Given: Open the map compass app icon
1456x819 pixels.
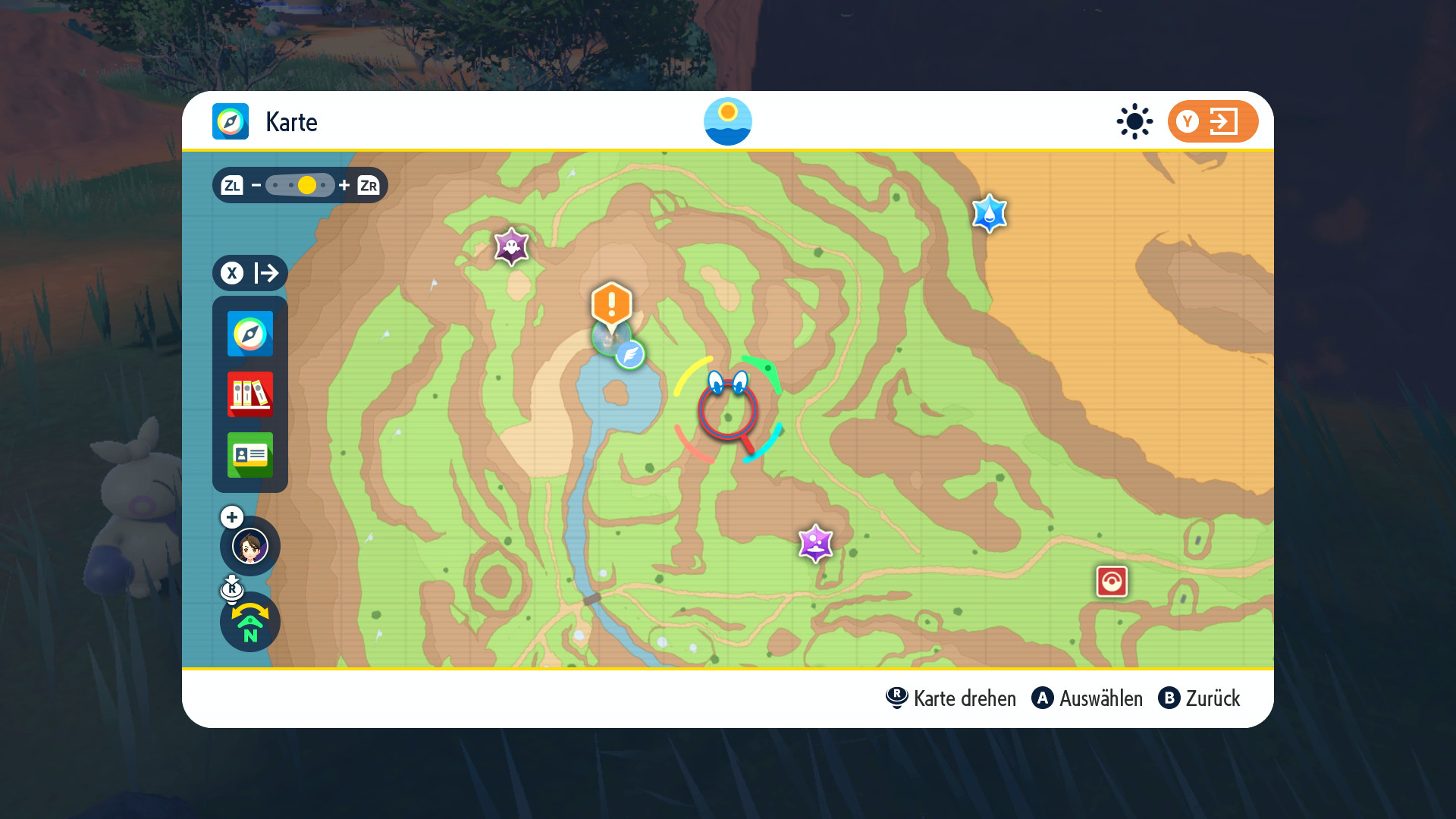Looking at the screenshot, I should (x=249, y=334).
